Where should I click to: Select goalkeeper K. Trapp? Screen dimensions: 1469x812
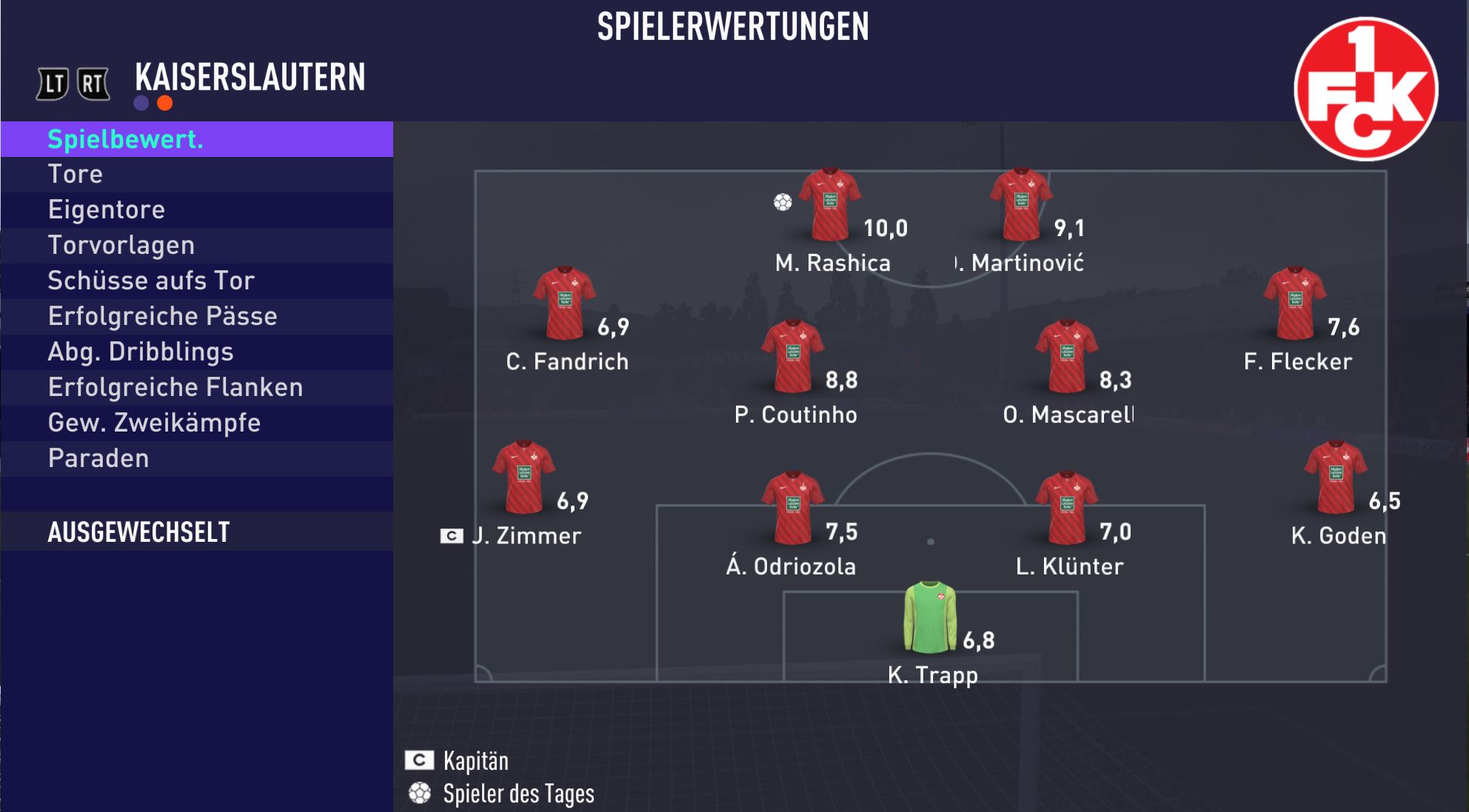930,617
